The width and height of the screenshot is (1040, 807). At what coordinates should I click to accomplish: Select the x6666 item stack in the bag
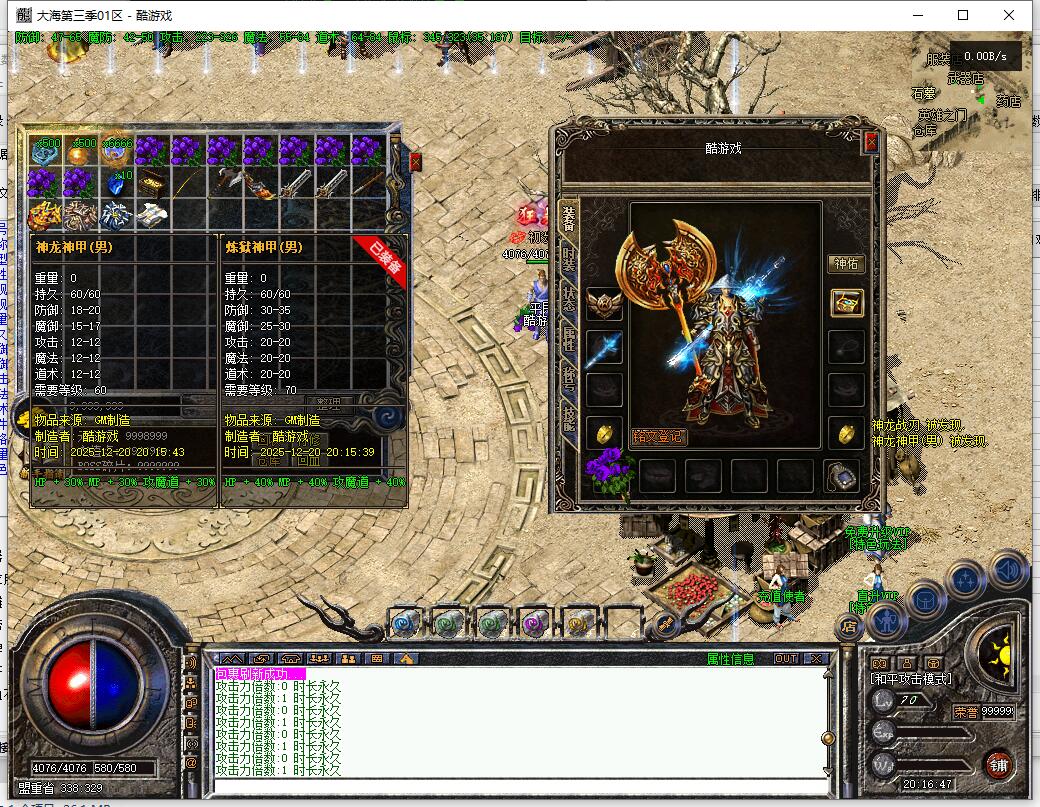[x=116, y=151]
